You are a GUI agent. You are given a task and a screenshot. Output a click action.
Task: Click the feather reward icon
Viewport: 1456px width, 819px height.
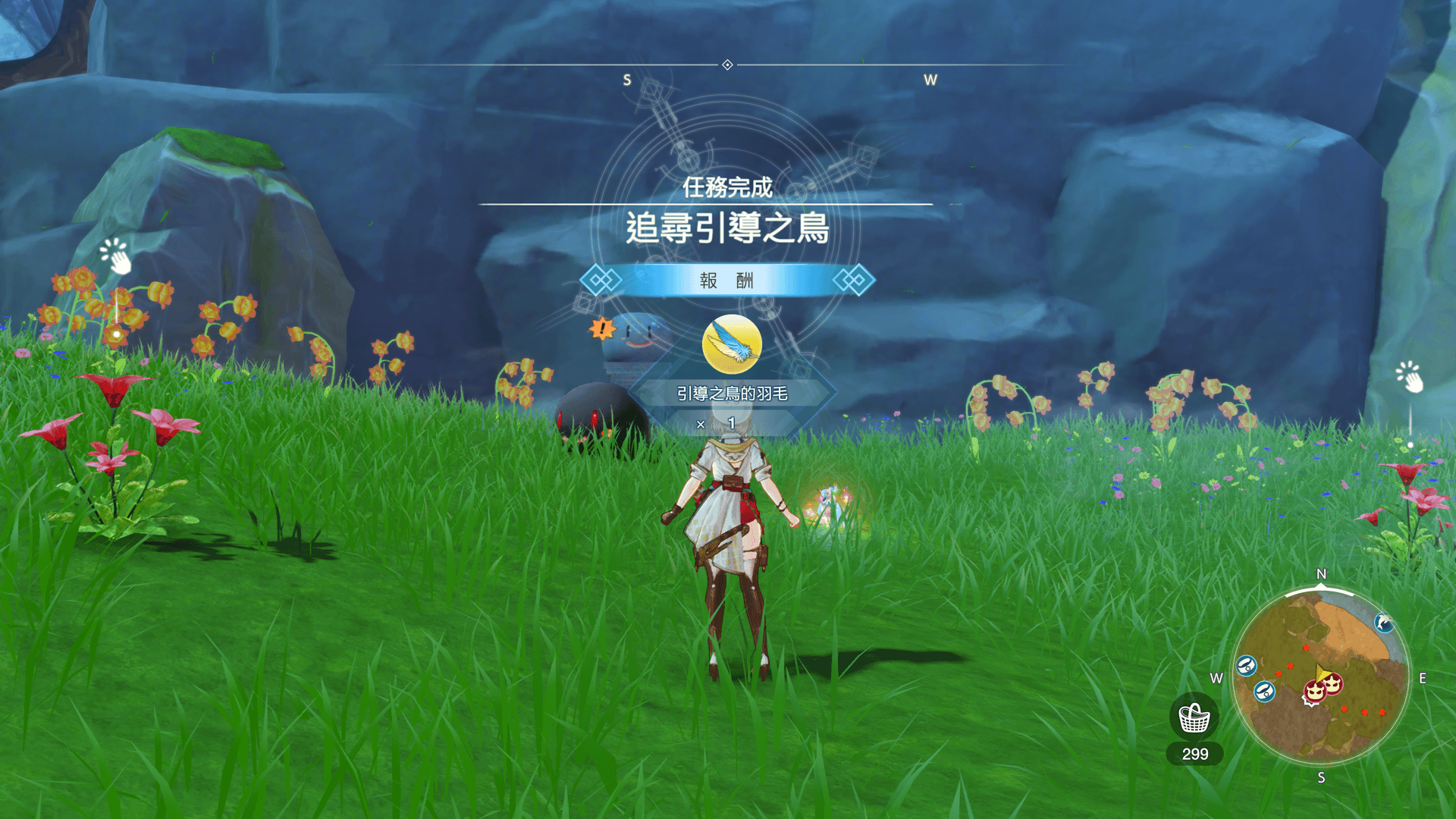click(732, 344)
